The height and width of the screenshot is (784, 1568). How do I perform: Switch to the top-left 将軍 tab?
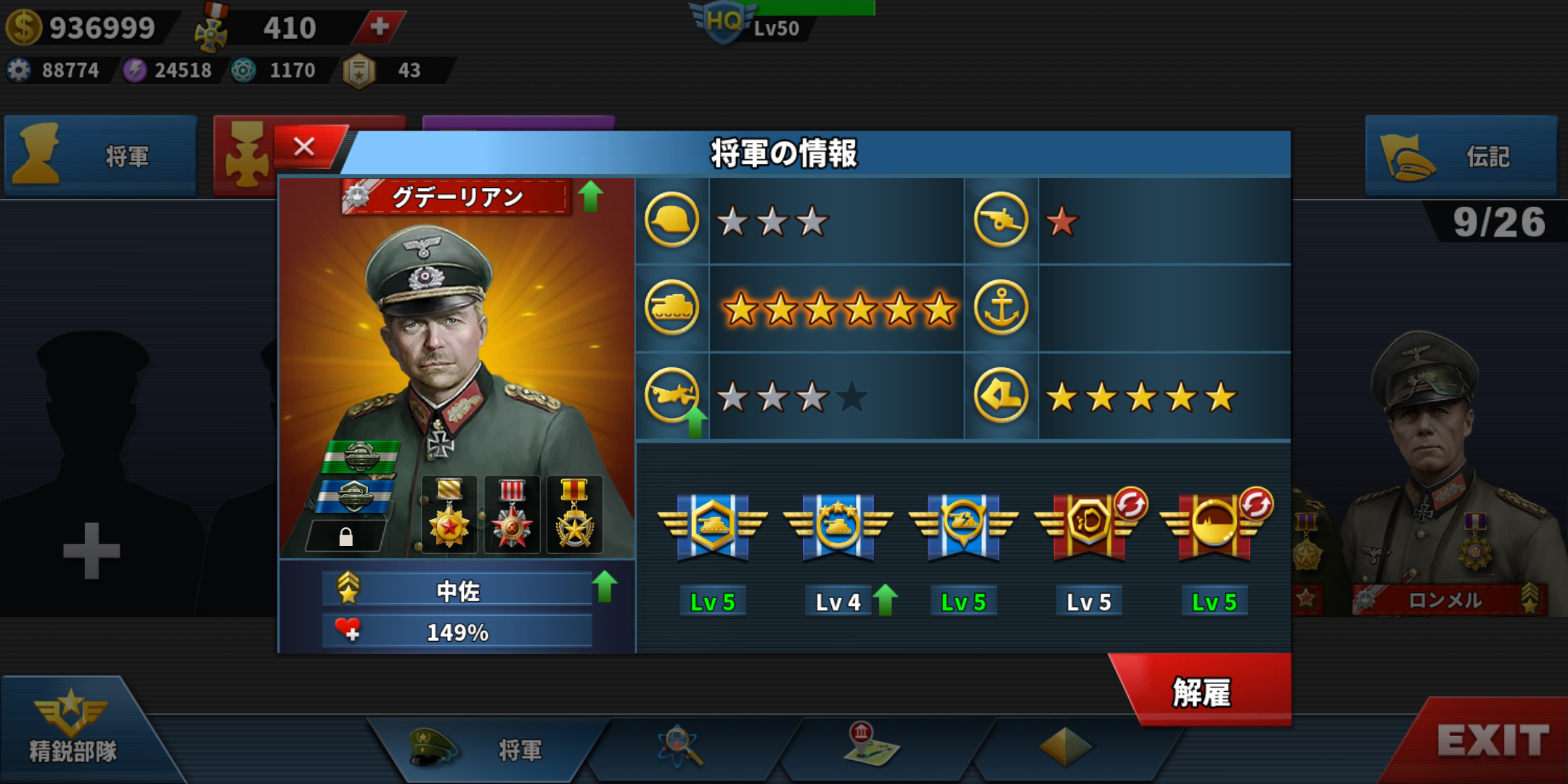tap(100, 156)
